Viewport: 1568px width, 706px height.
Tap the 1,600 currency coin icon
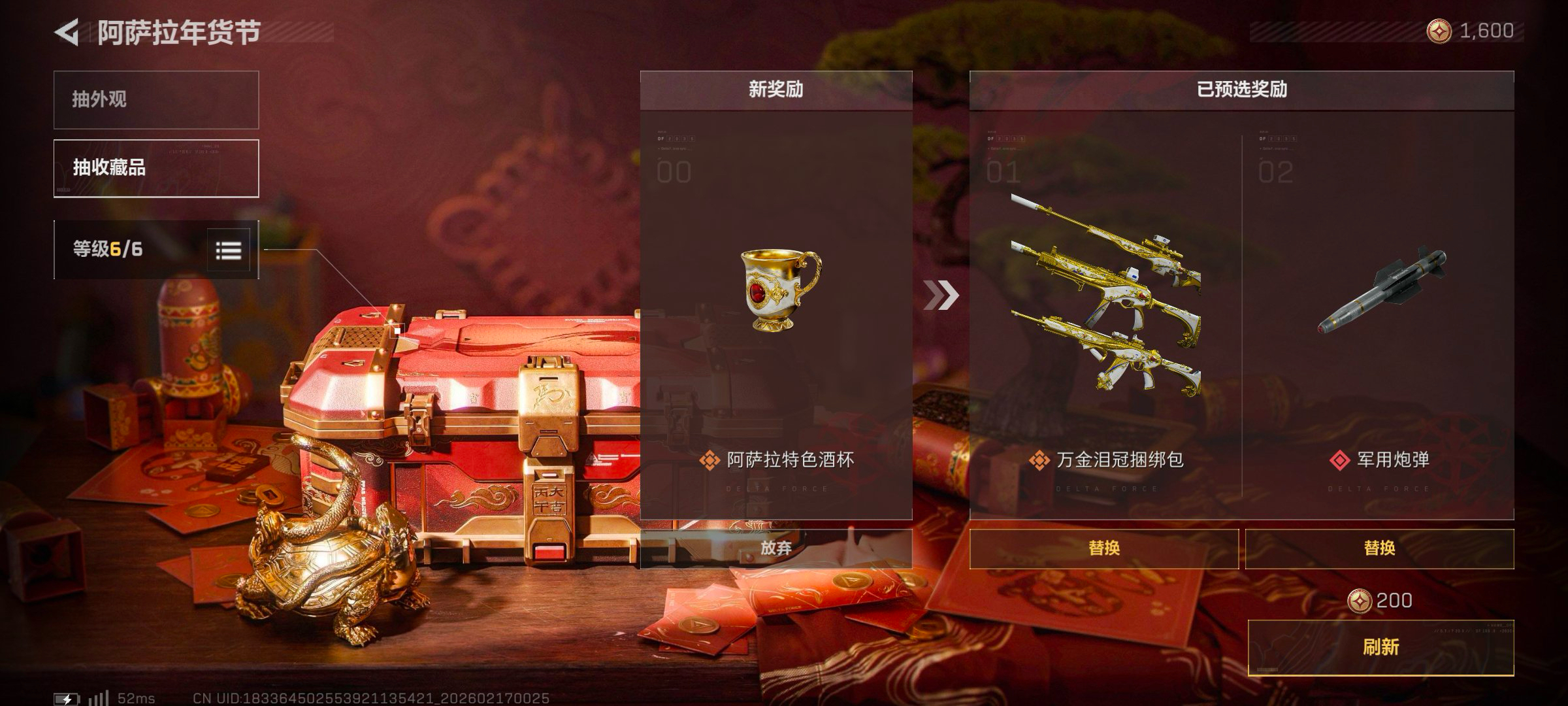[1439, 31]
